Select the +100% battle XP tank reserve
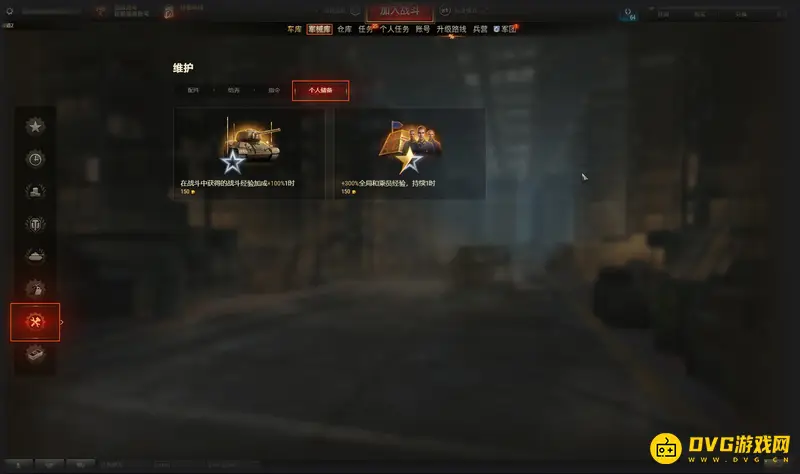Viewport: 800px width, 474px height. (249, 153)
